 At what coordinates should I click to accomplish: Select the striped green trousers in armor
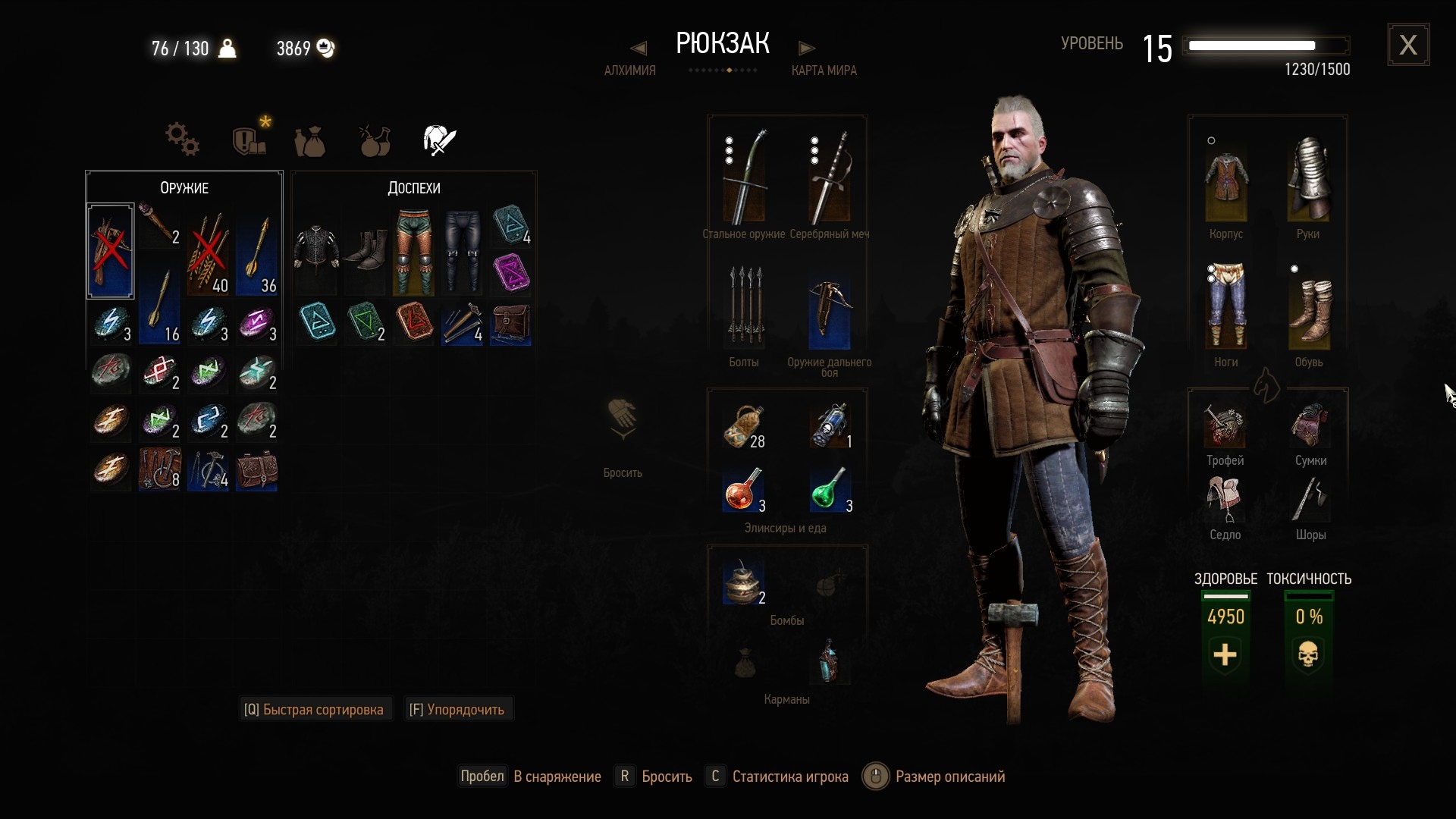point(414,253)
